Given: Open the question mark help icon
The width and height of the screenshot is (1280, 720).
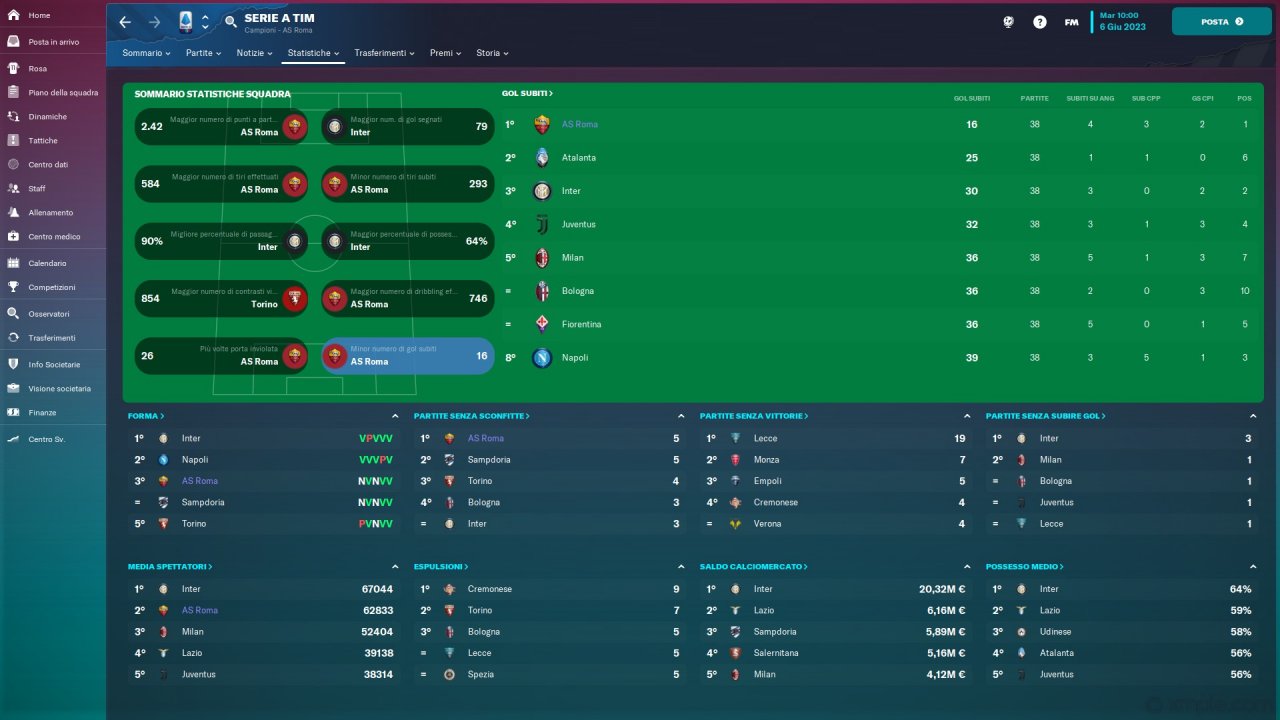Looking at the screenshot, I should click(1040, 22).
